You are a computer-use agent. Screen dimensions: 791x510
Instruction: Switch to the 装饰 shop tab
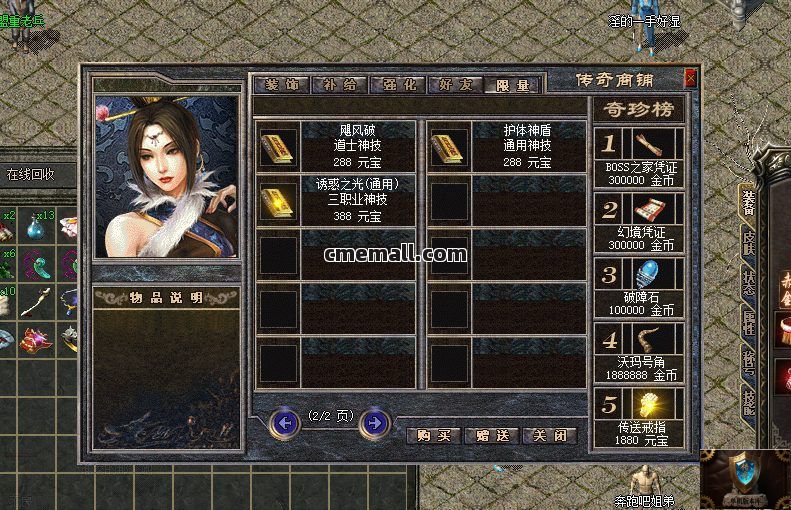tap(281, 85)
